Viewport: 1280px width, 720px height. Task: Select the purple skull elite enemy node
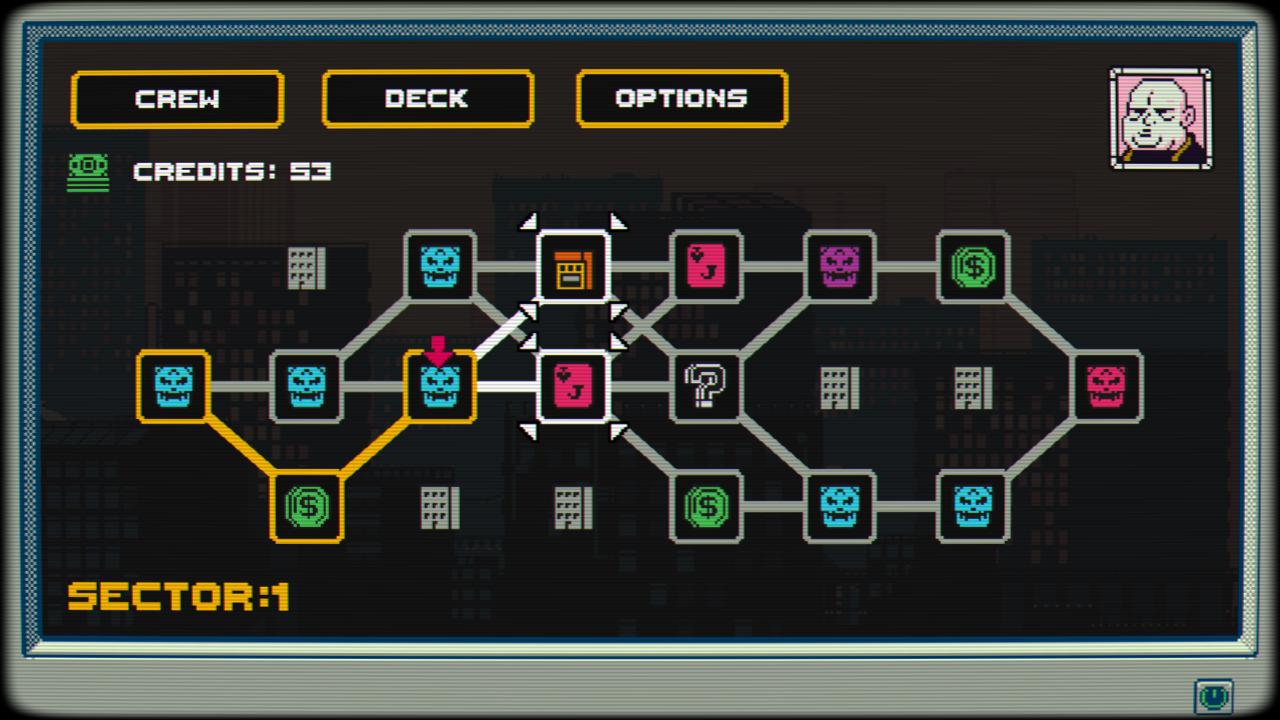pos(840,267)
